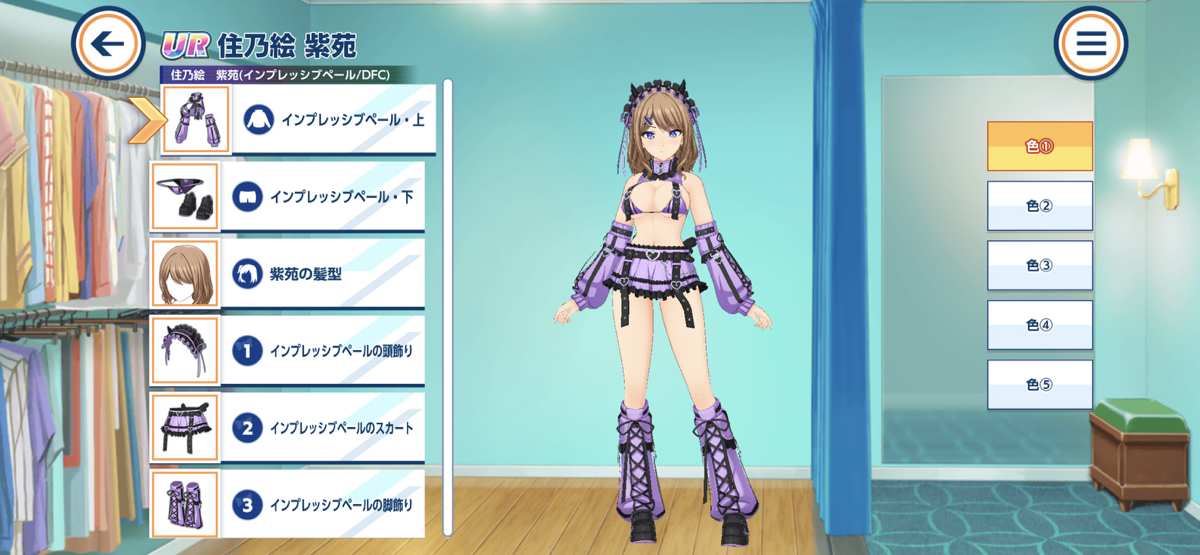Image resolution: width=1200 pixels, height=555 pixels.
Task: Select インプレッシブペール・下 bottom outfit row
Action: [x=327, y=196]
